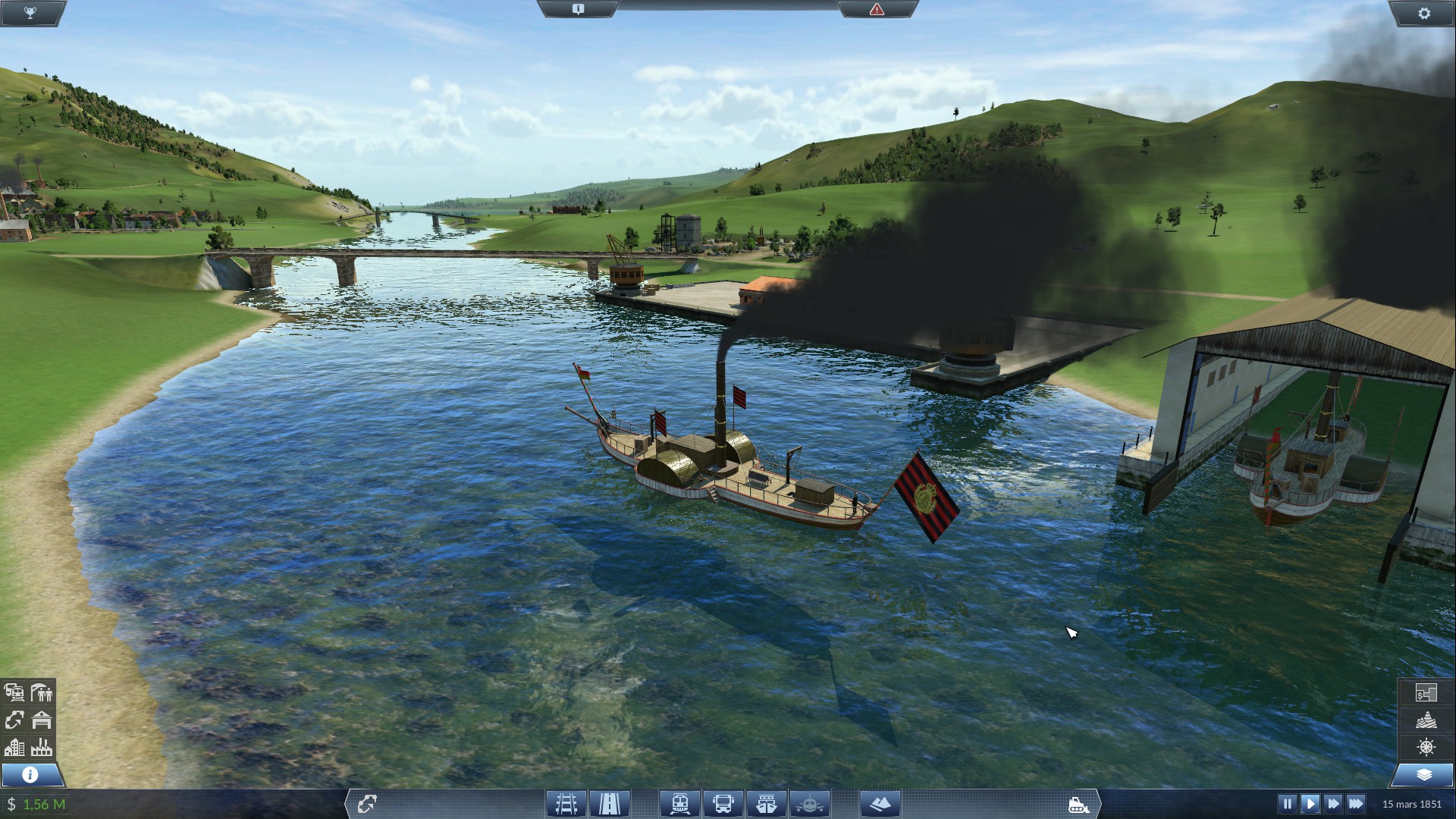Show the land value dollar overlay
This screenshot has width=1456, height=819.
pyautogui.click(x=1426, y=692)
